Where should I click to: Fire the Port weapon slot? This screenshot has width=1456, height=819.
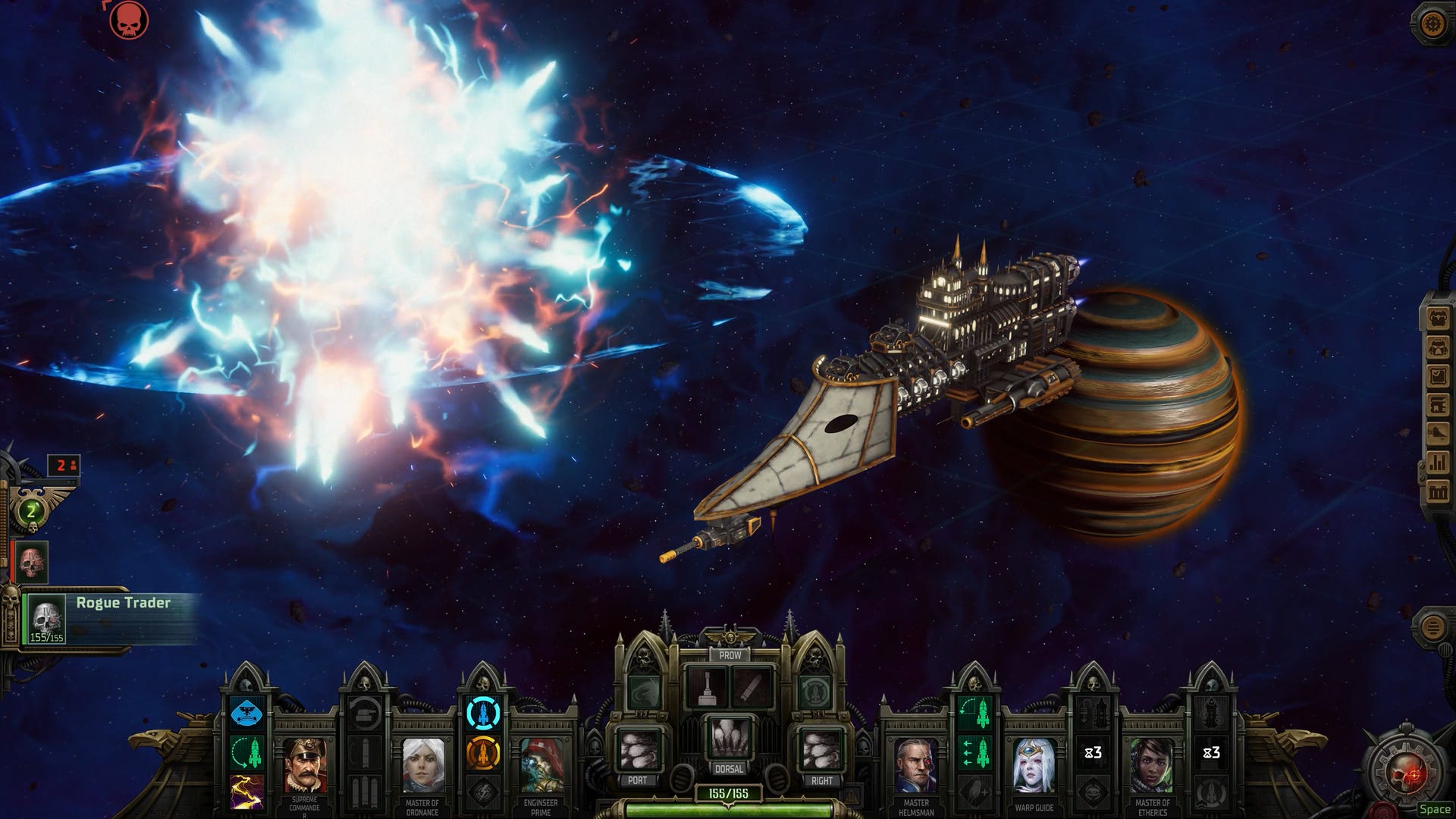[639, 749]
